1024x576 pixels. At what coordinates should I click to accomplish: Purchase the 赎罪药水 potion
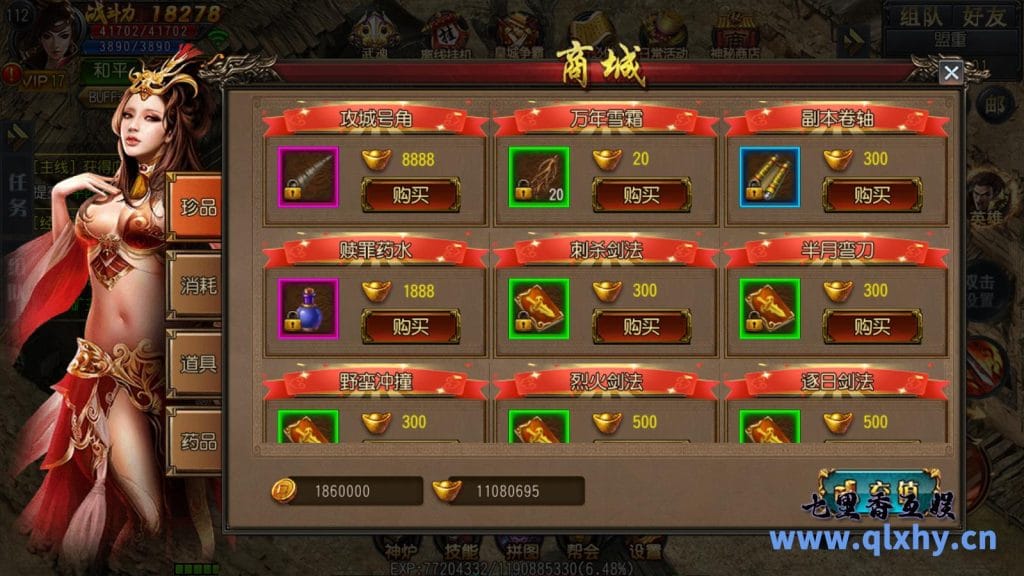[410, 326]
